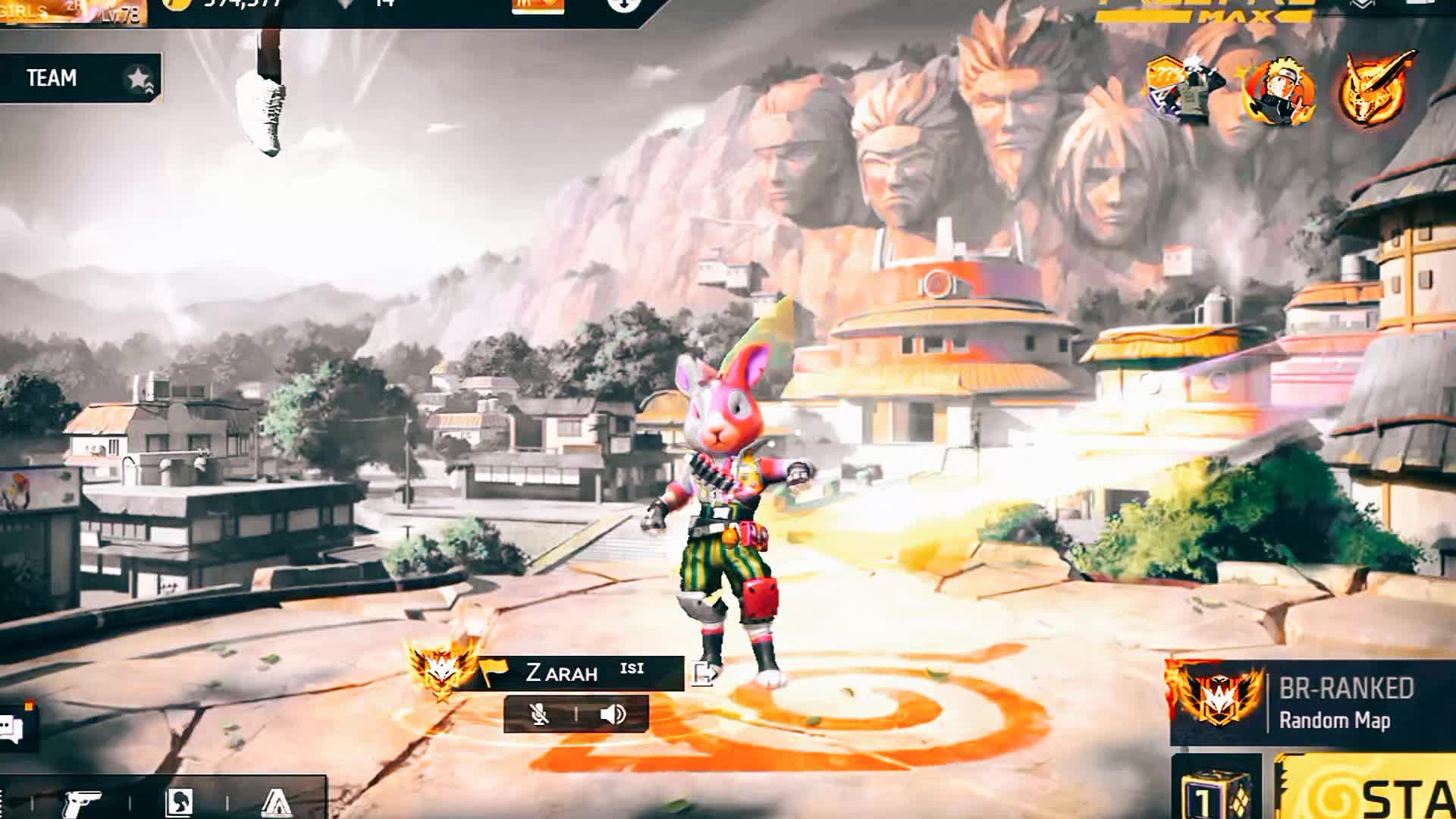Open the pistol weapons menu
This screenshot has height=819, width=1456.
pos(82,802)
